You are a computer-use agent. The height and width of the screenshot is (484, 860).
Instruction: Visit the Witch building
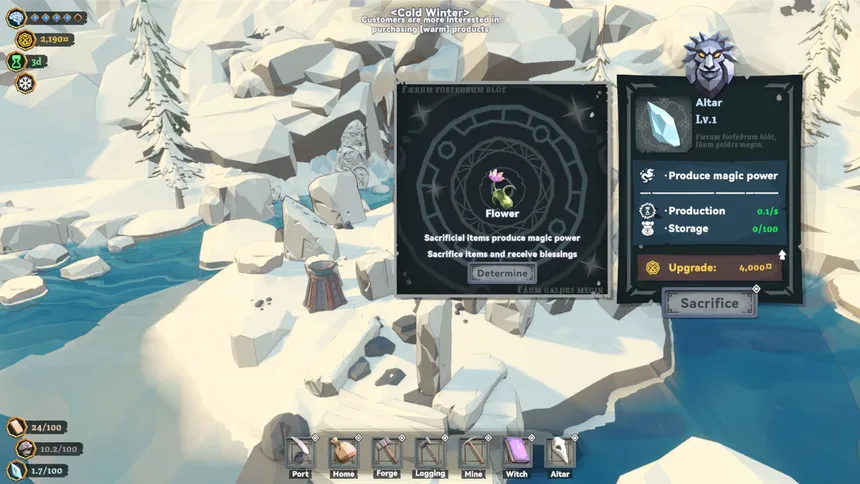pyautogui.click(x=516, y=453)
